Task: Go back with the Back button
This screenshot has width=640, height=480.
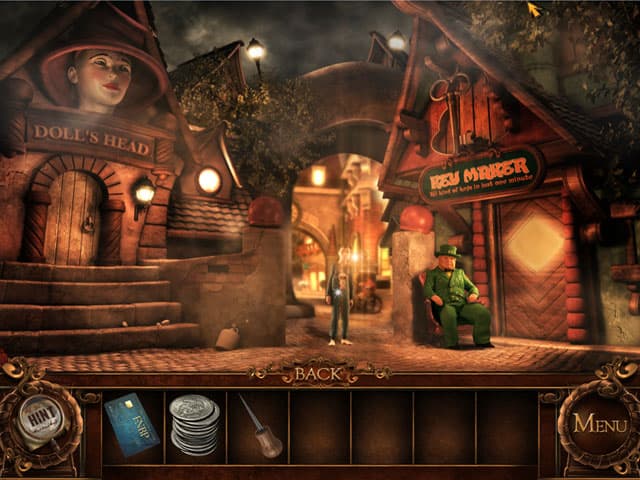Action: pyautogui.click(x=318, y=374)
